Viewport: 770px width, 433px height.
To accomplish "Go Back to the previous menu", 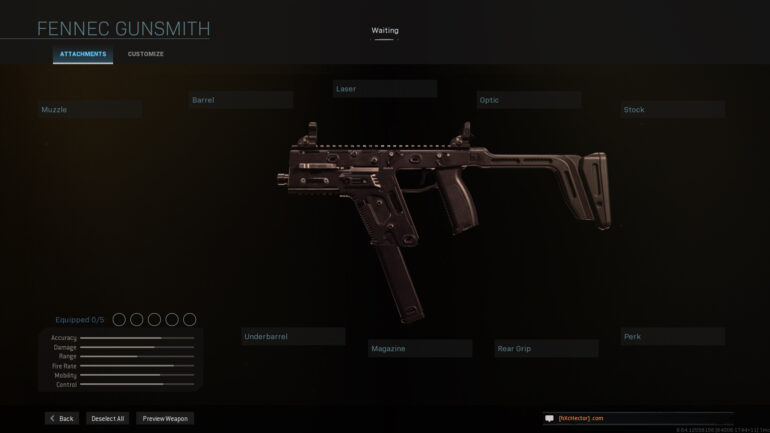I will pyautogui.click(x=61, y=418).
